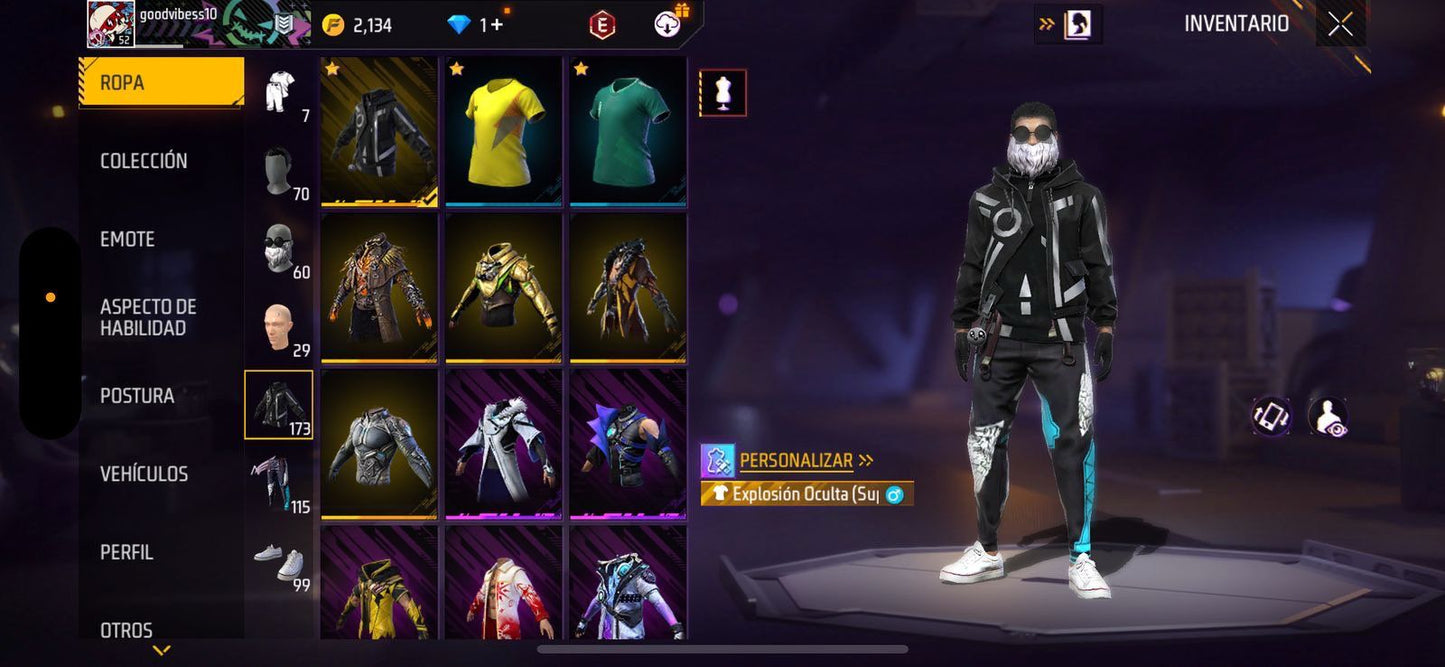Select the yellow t-shirt item
Viewport: 1445px width, 667px height.
coord(503,131)
